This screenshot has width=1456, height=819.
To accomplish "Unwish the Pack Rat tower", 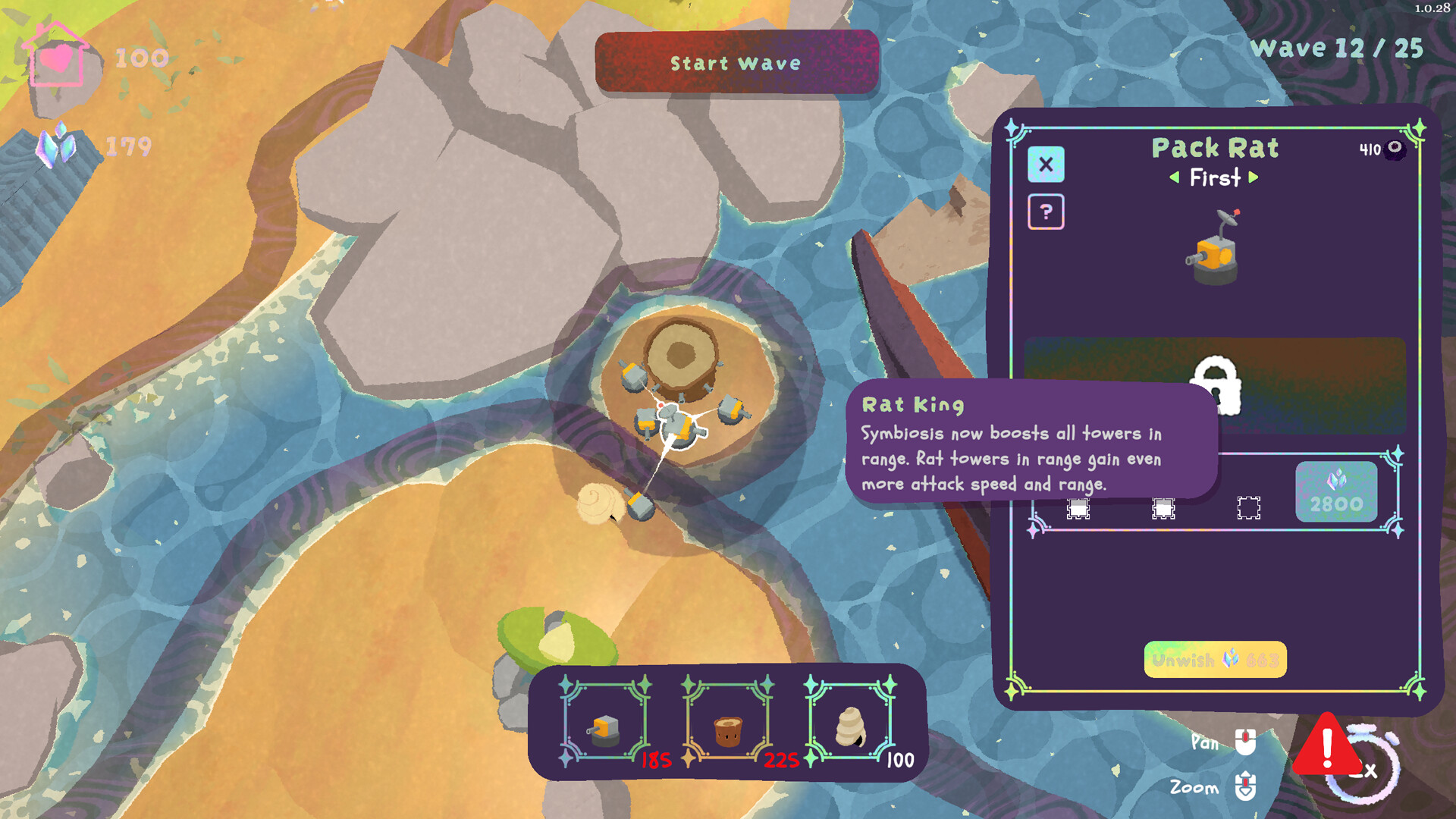I will tap(1215, 660).
